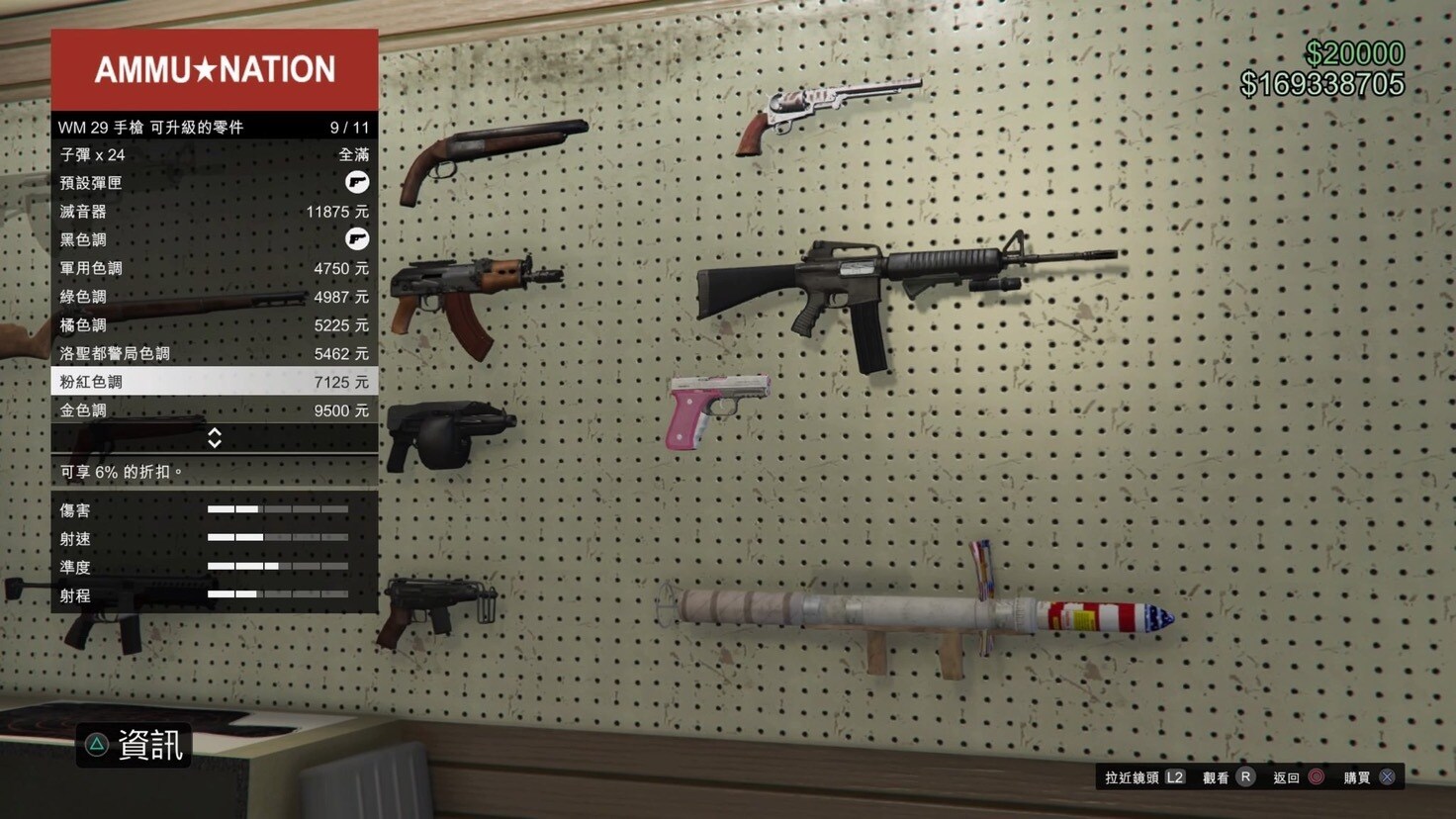Pick the 橘色調 orange tint
The height and width of the screenshot is (819, 1456).
[x=214, y=325]
